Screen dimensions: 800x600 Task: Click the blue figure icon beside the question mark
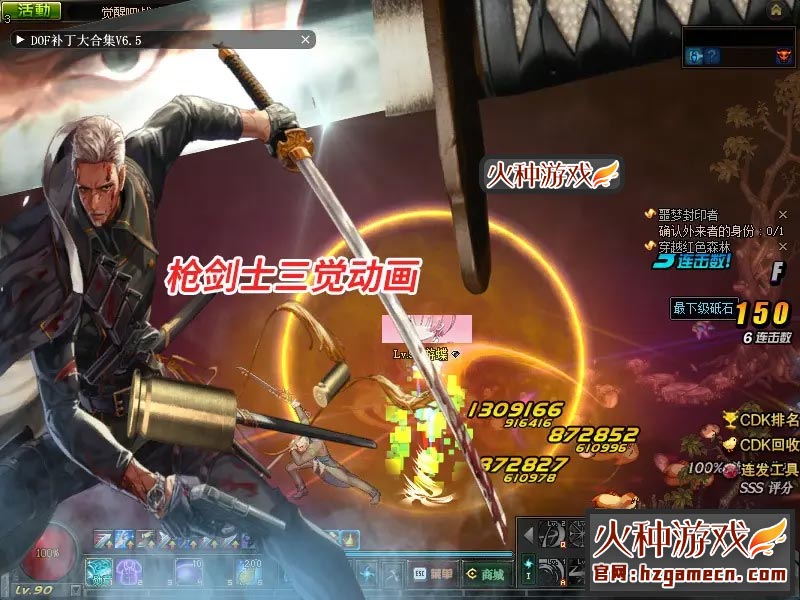695,57
